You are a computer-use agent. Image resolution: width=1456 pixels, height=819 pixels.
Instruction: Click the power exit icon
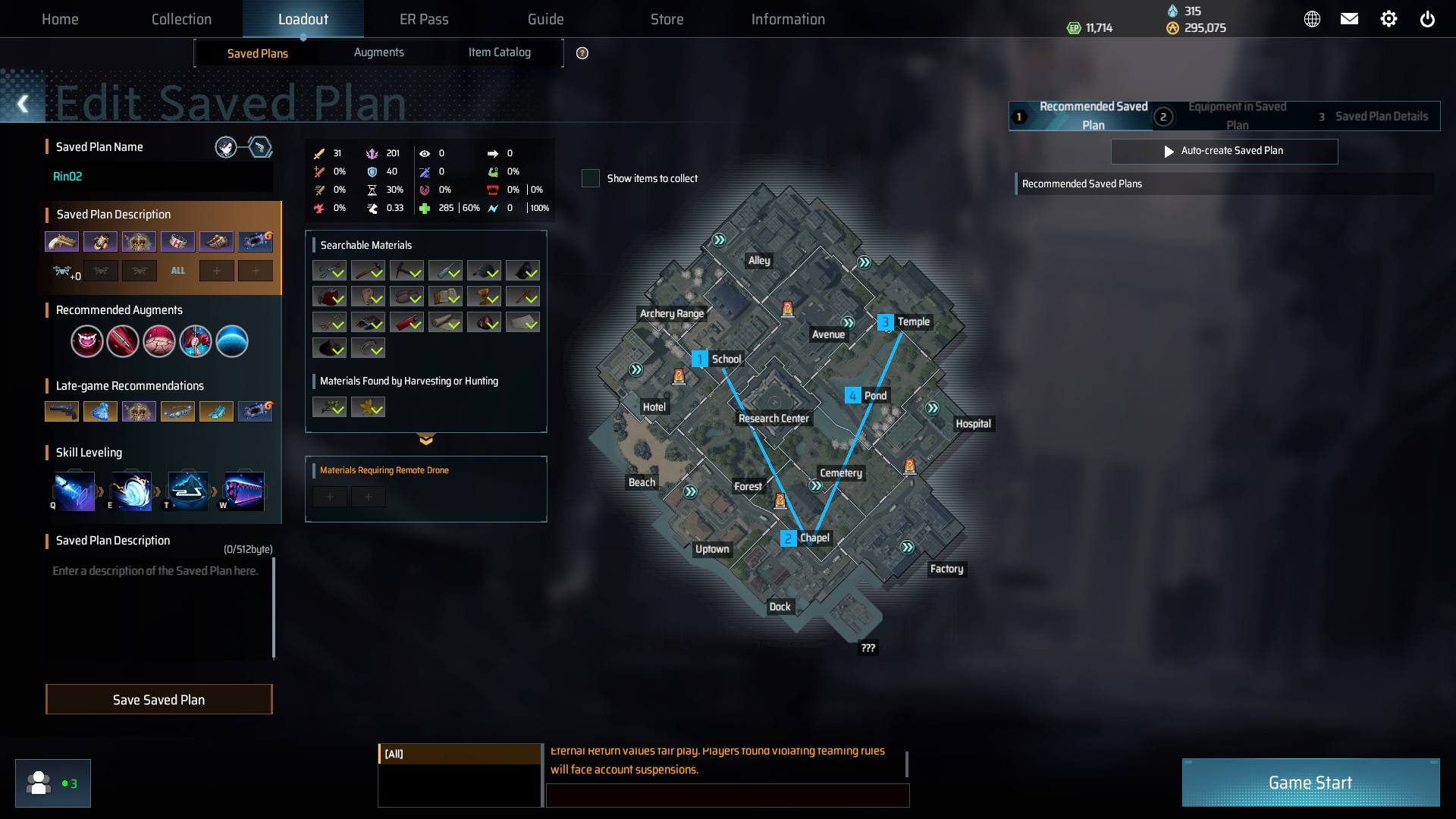[1427, 19]
